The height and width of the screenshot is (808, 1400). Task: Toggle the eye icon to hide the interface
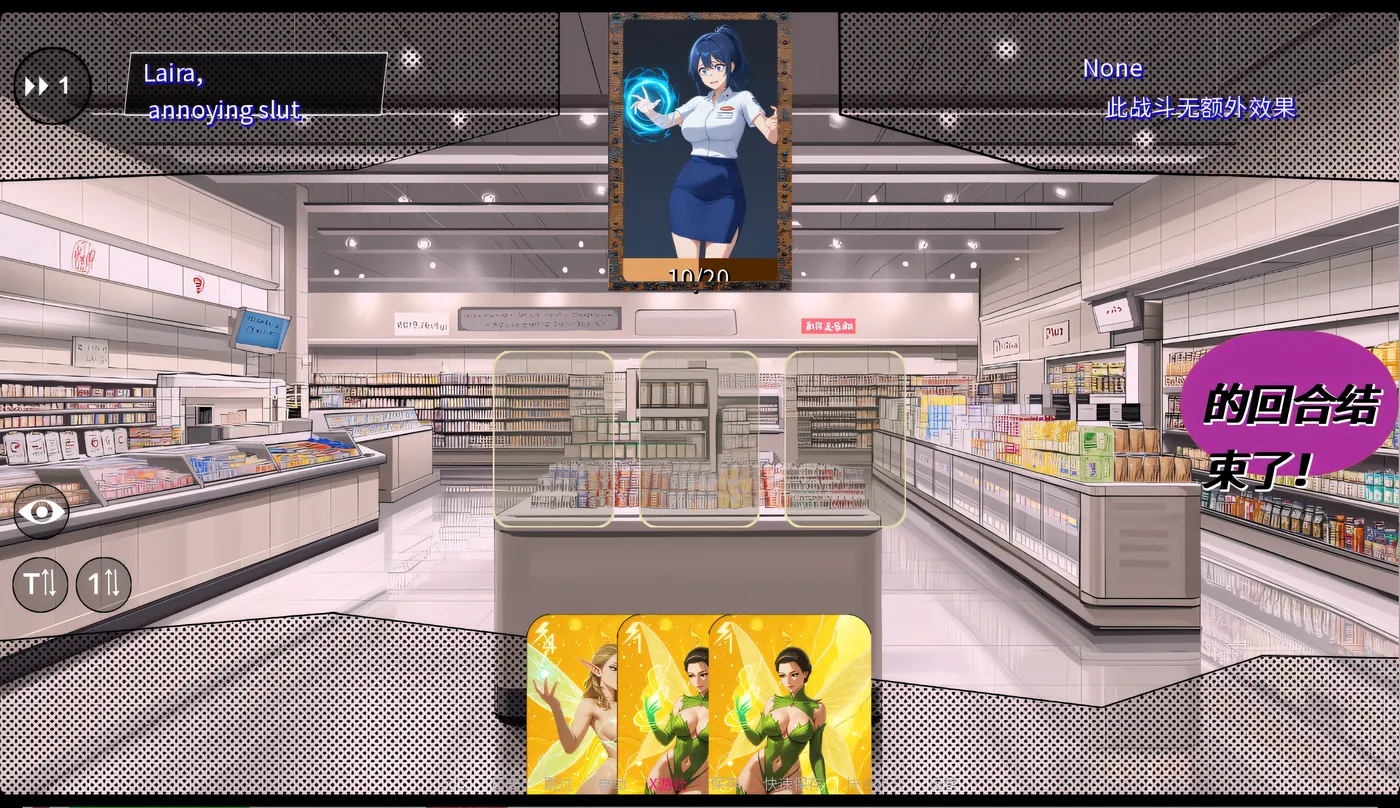pyautogui.click(x=40, y=511)
